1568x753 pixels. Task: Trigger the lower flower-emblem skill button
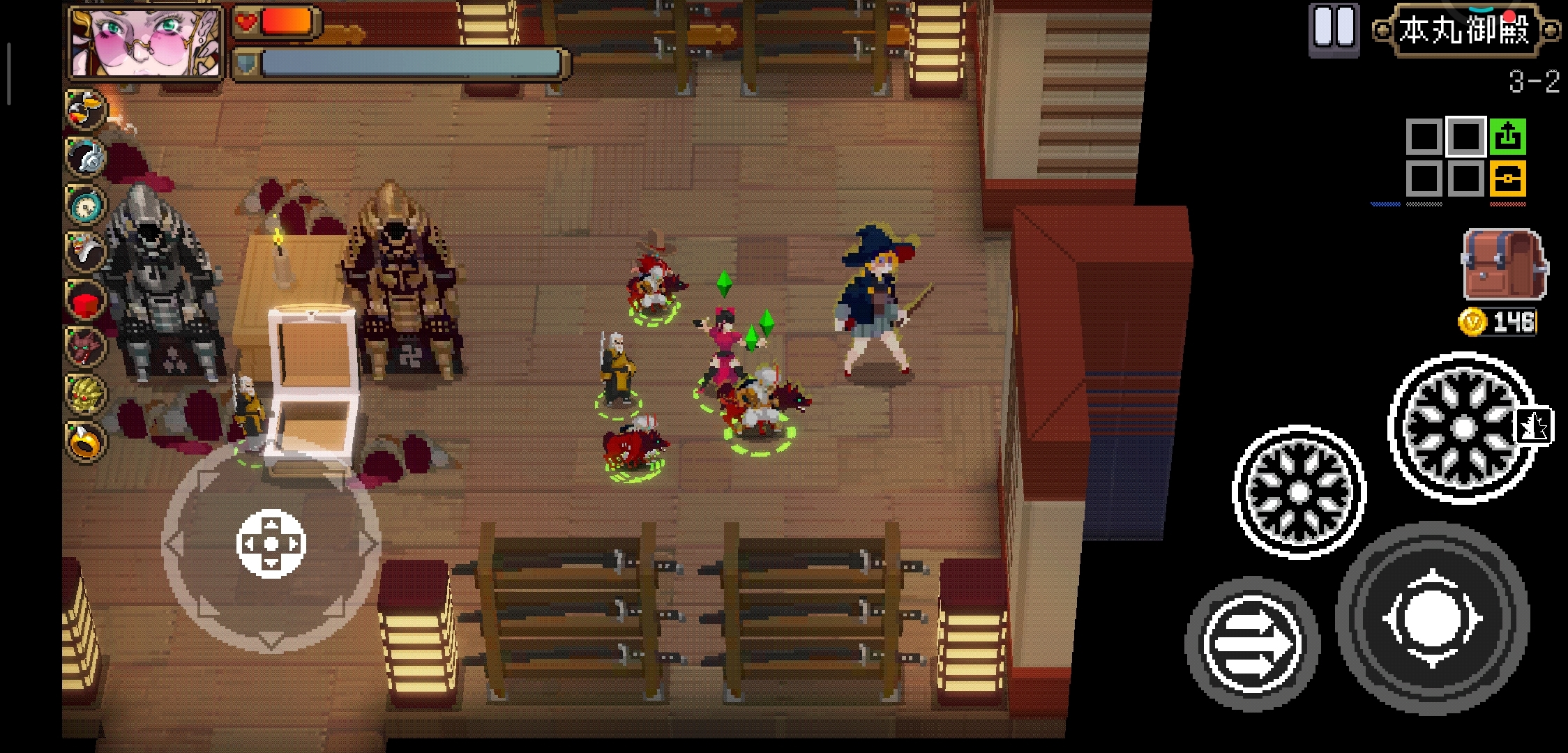(1299, 492)
